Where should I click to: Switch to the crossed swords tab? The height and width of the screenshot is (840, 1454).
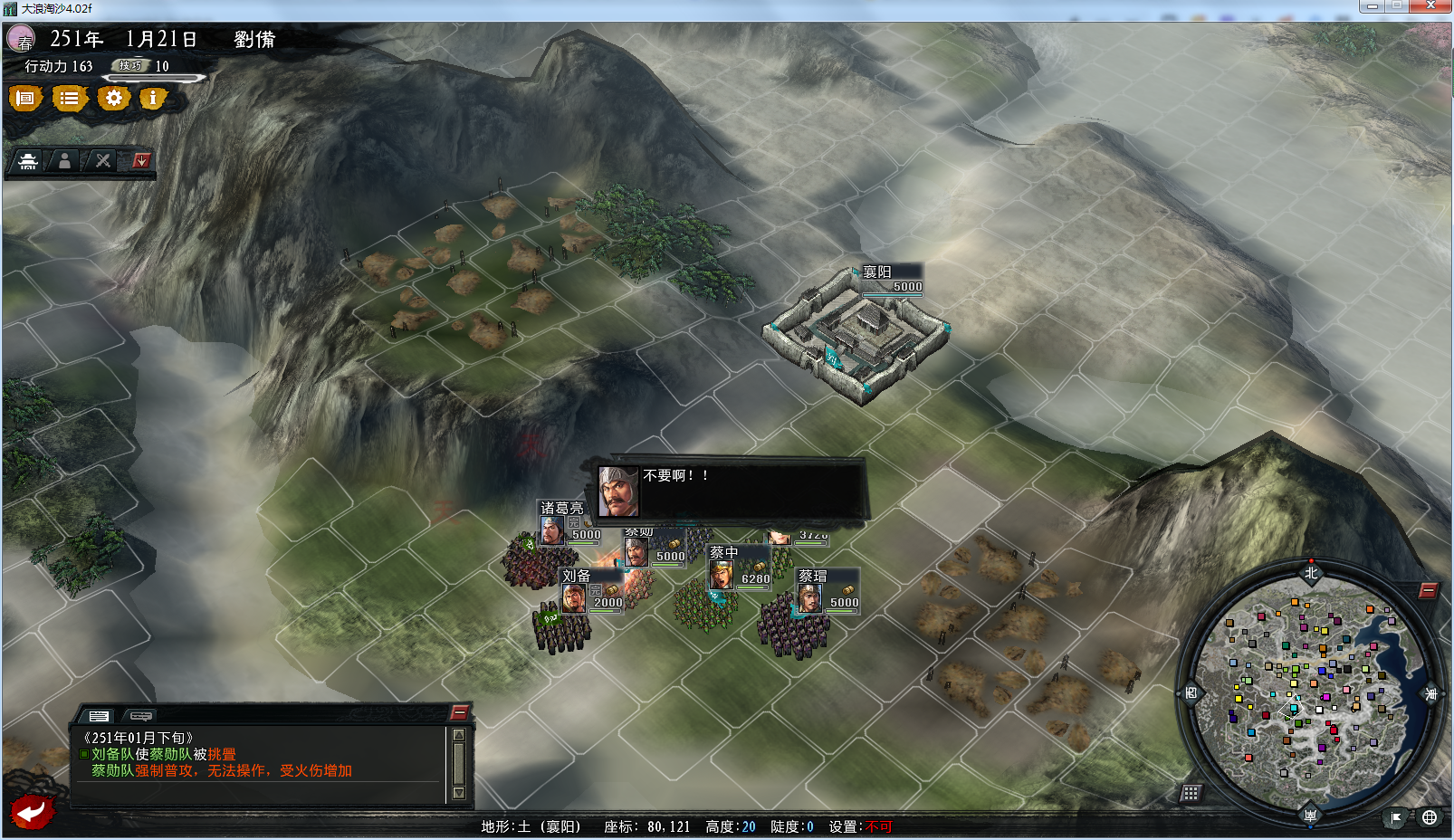click(103, 161)
